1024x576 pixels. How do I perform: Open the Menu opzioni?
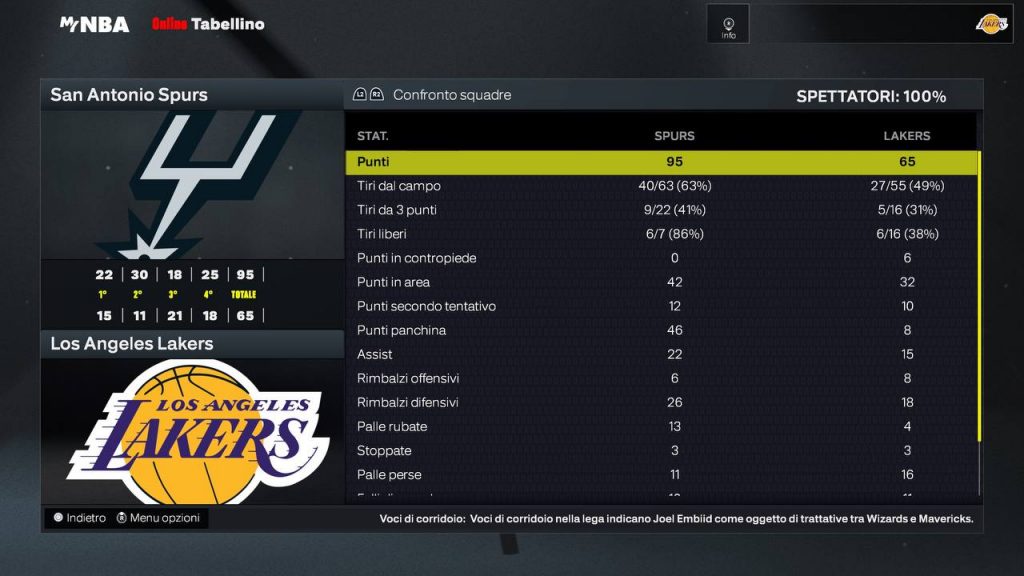158,518
